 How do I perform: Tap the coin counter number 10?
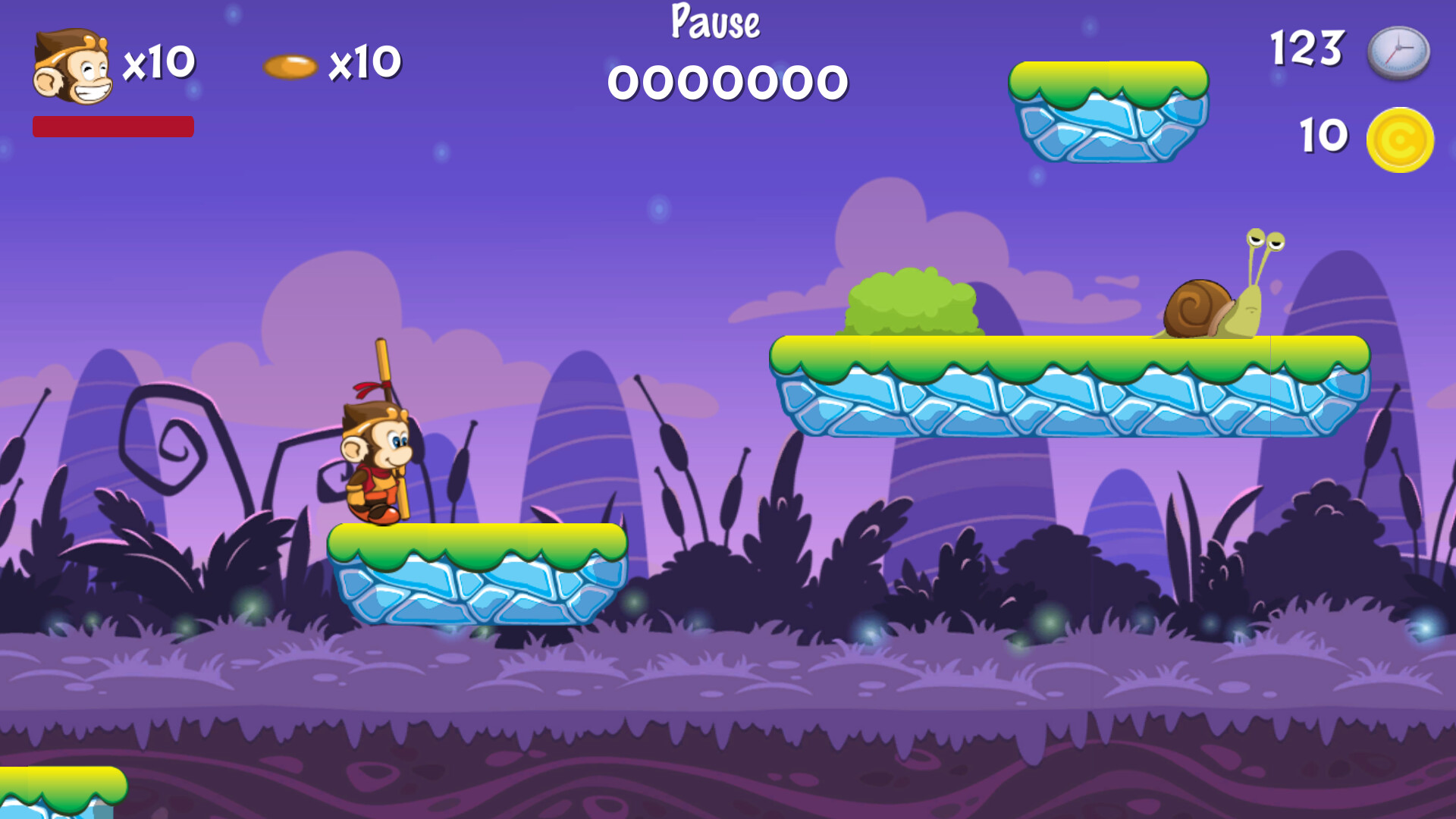1323,135
